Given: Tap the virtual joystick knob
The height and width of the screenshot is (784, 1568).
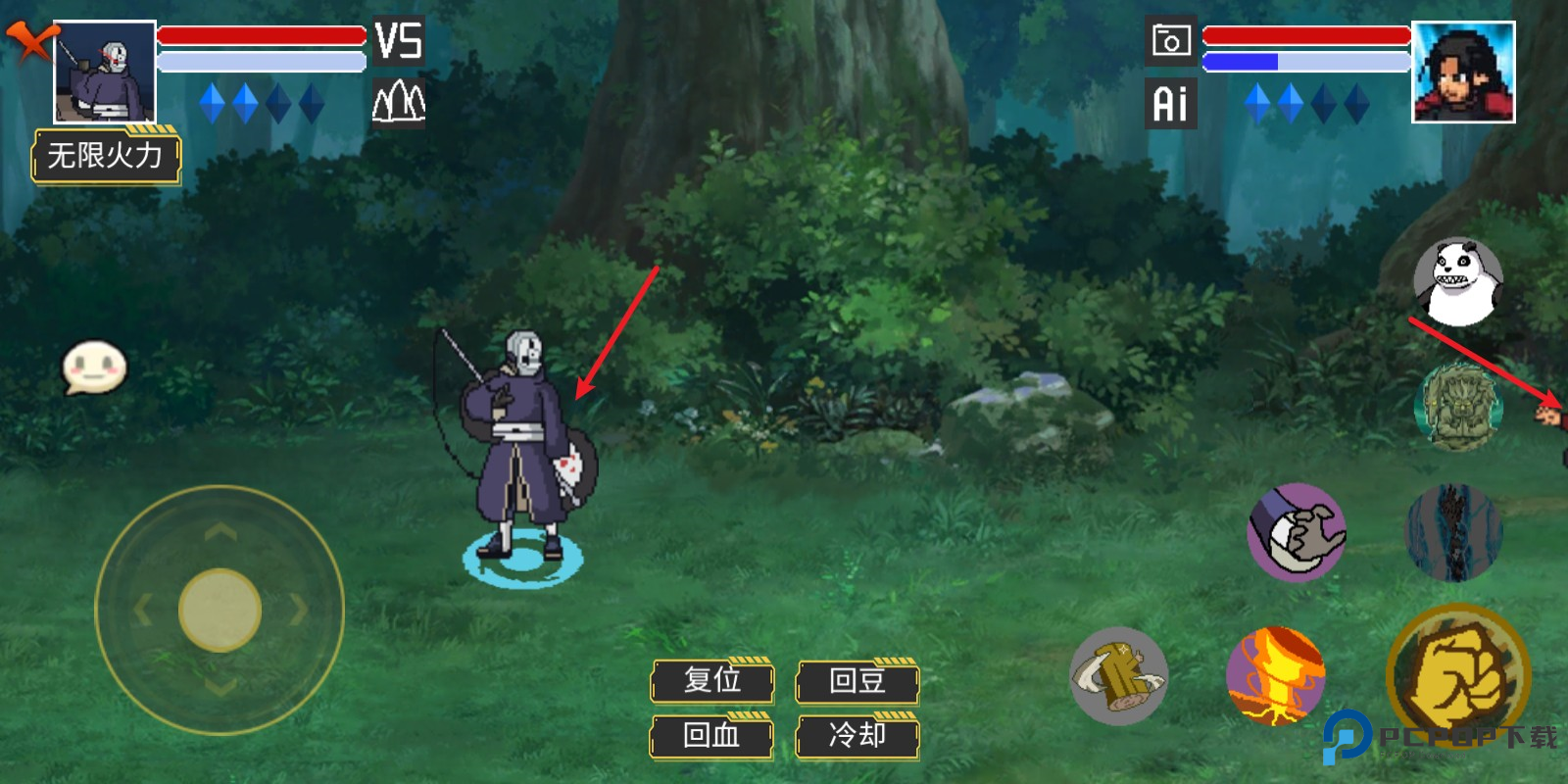Looking at the screenshot, I should pos(220,610).
